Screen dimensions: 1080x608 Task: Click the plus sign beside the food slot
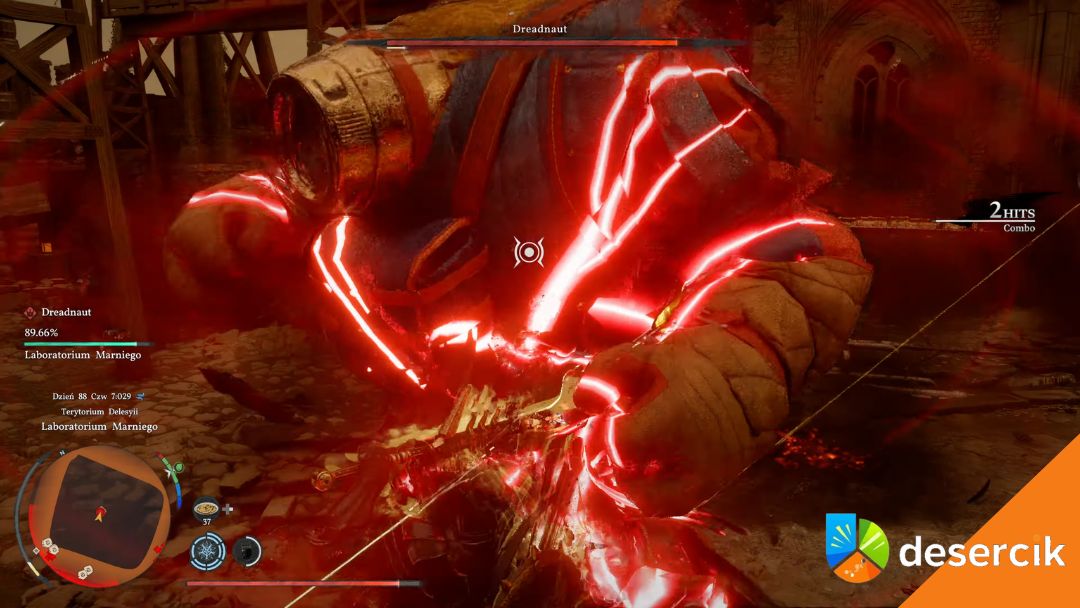228,508
